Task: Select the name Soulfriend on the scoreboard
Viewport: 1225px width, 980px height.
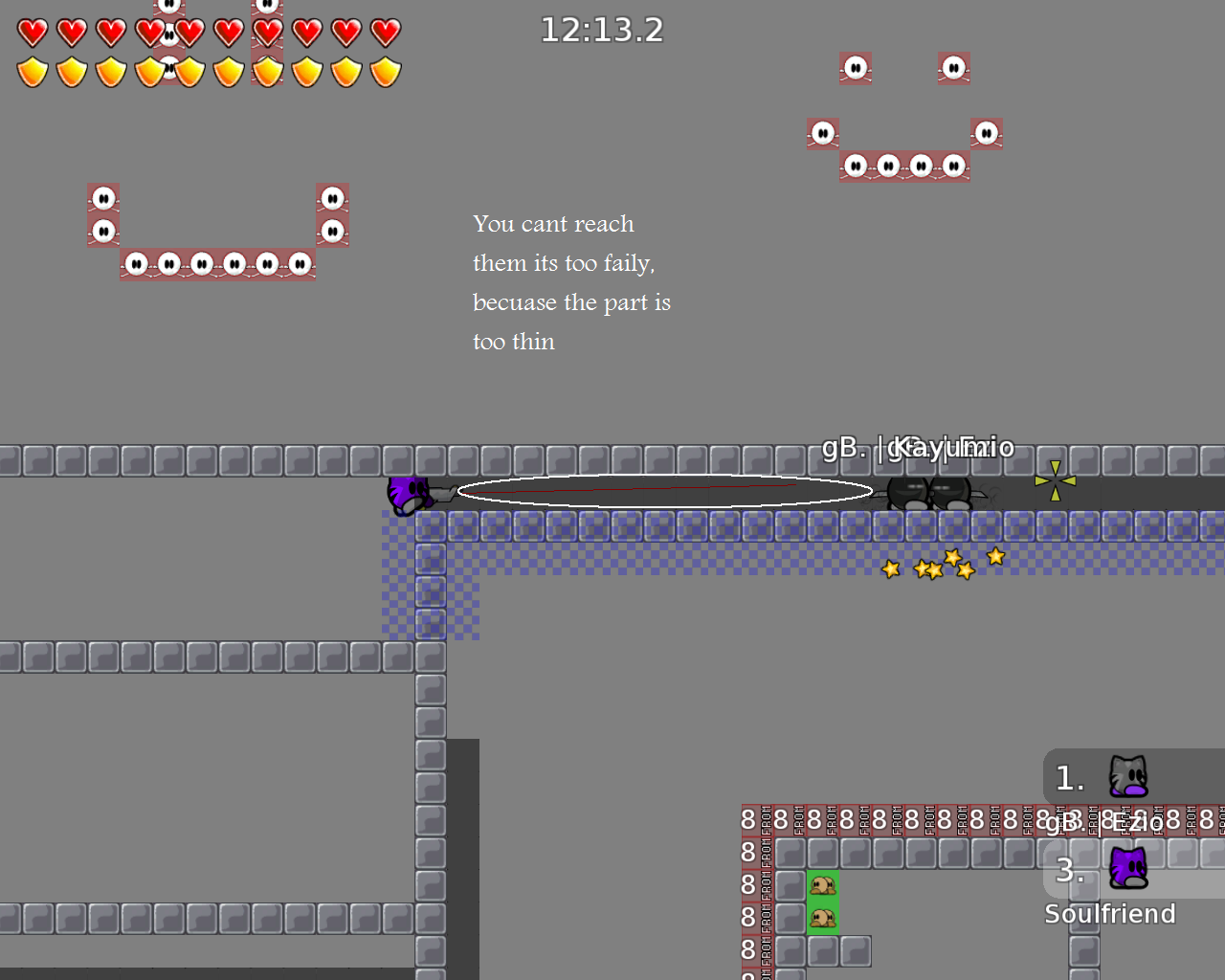Action: [x=1110, y=913]
